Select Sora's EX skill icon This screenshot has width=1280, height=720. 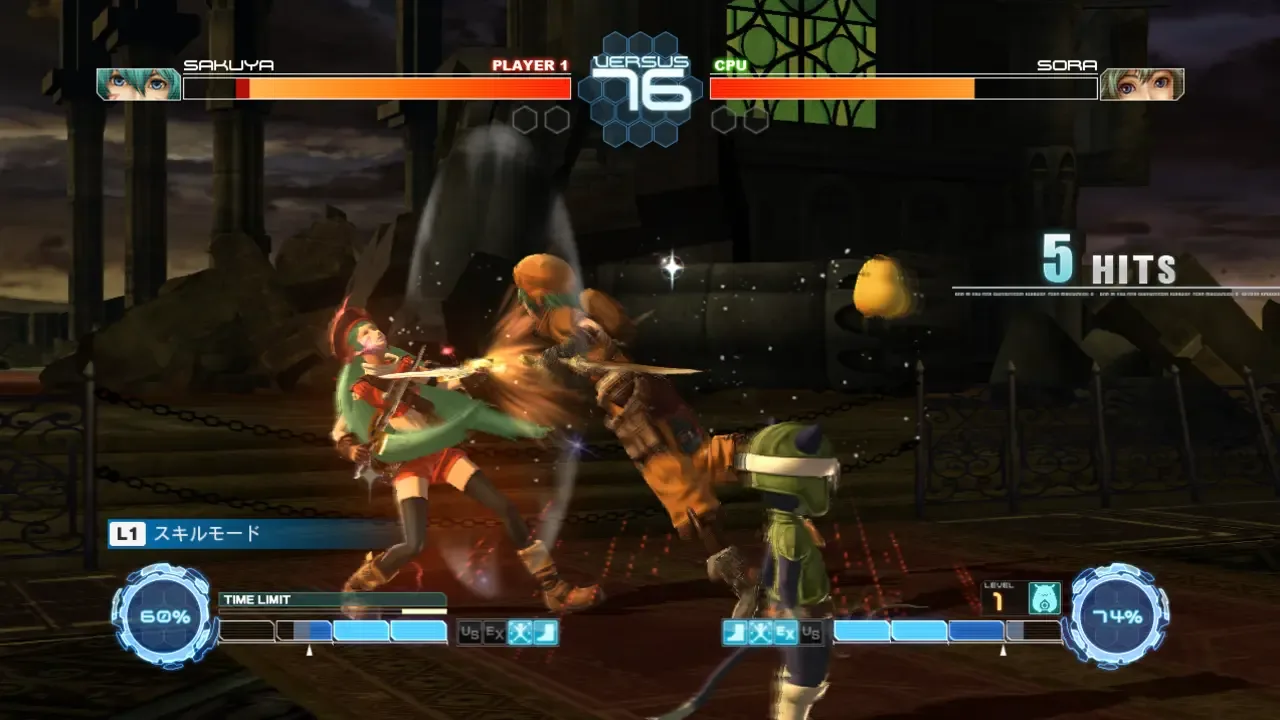tap(785, 632)
